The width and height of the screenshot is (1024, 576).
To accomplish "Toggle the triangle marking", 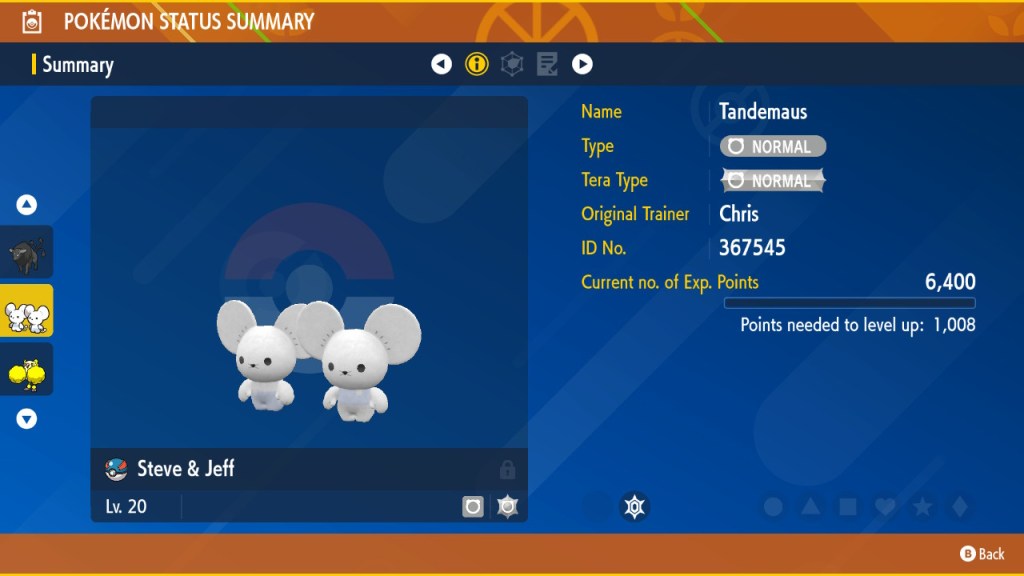I will point(811,507).
